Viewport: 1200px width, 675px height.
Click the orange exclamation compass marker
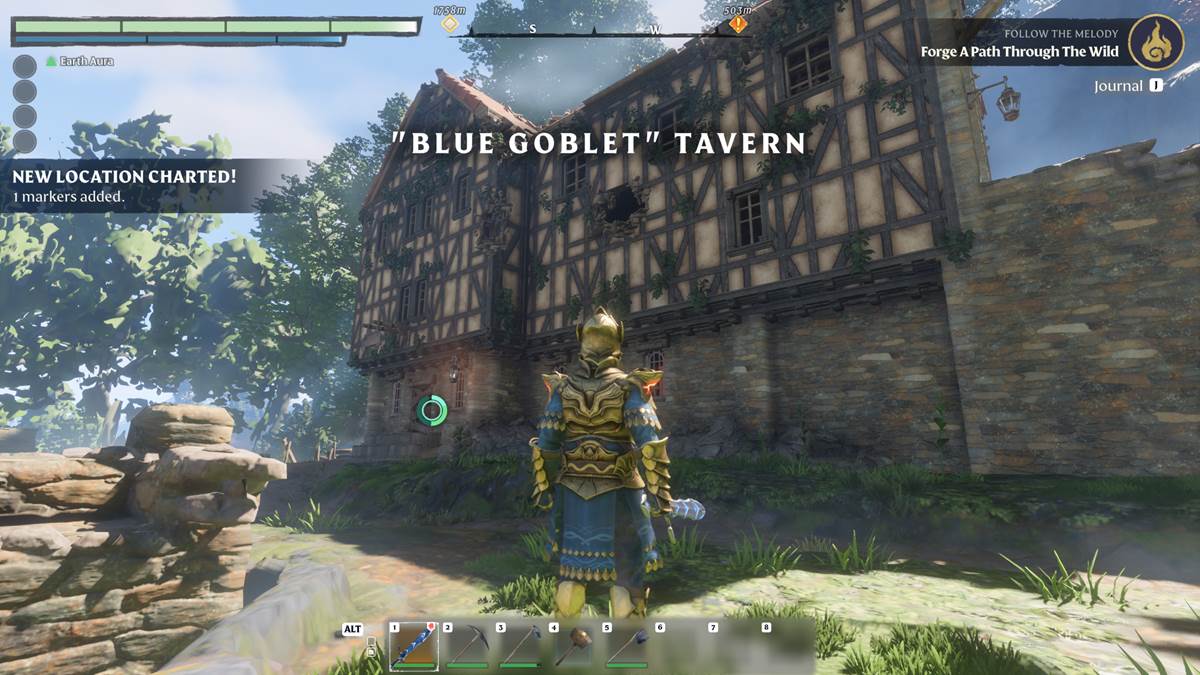[738, 24]
